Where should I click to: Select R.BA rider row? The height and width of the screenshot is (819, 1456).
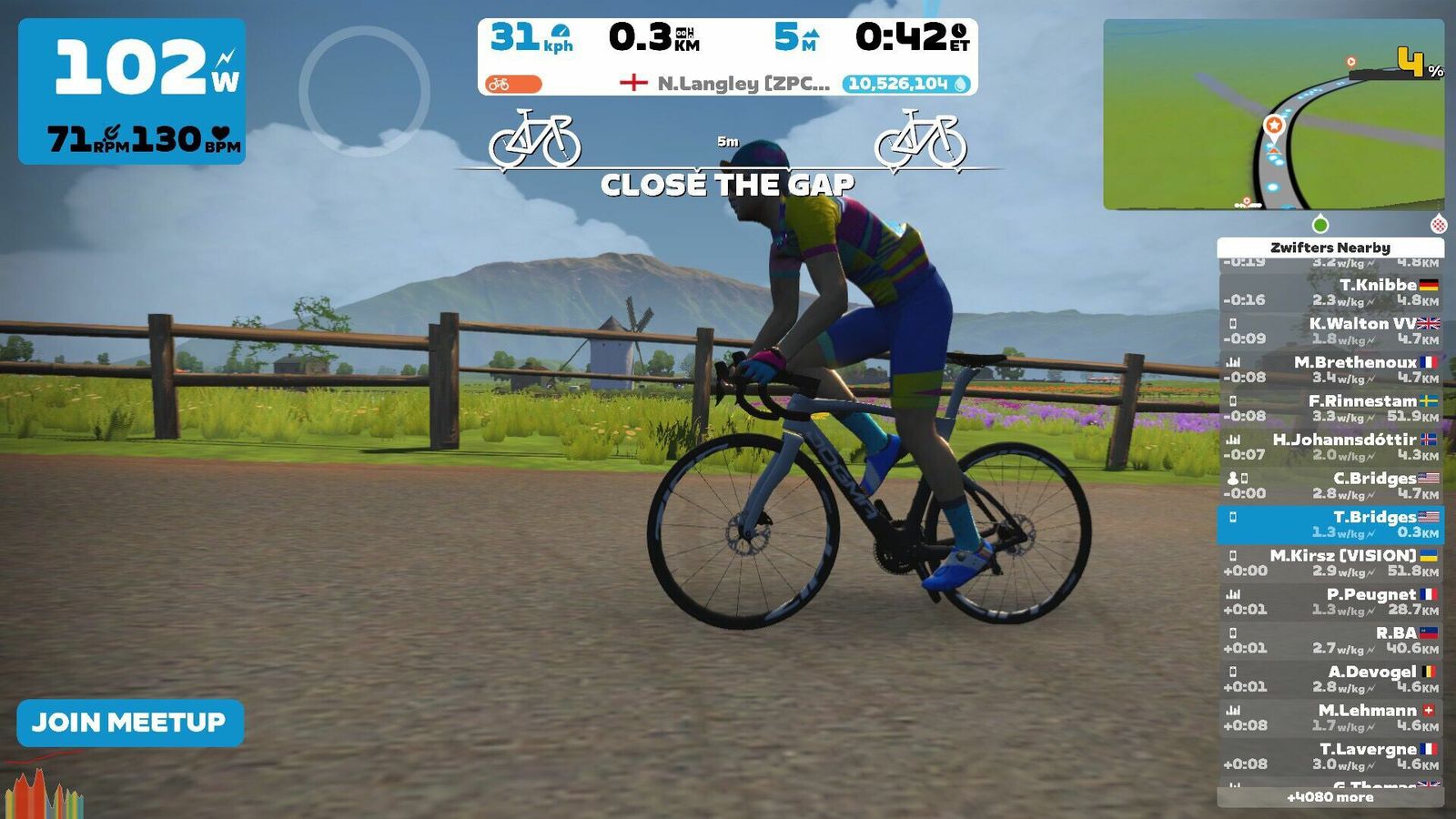[1330, 640]
